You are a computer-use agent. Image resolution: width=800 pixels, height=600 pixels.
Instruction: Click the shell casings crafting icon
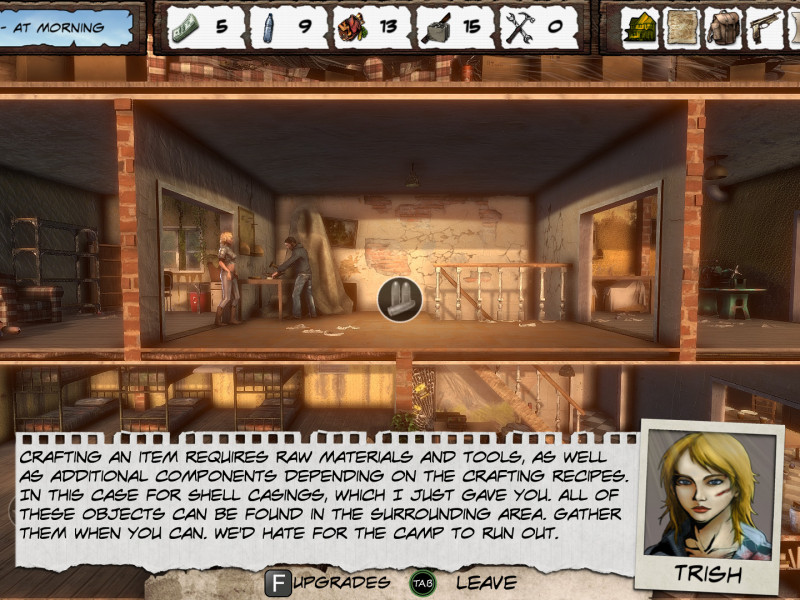point(399,299)
